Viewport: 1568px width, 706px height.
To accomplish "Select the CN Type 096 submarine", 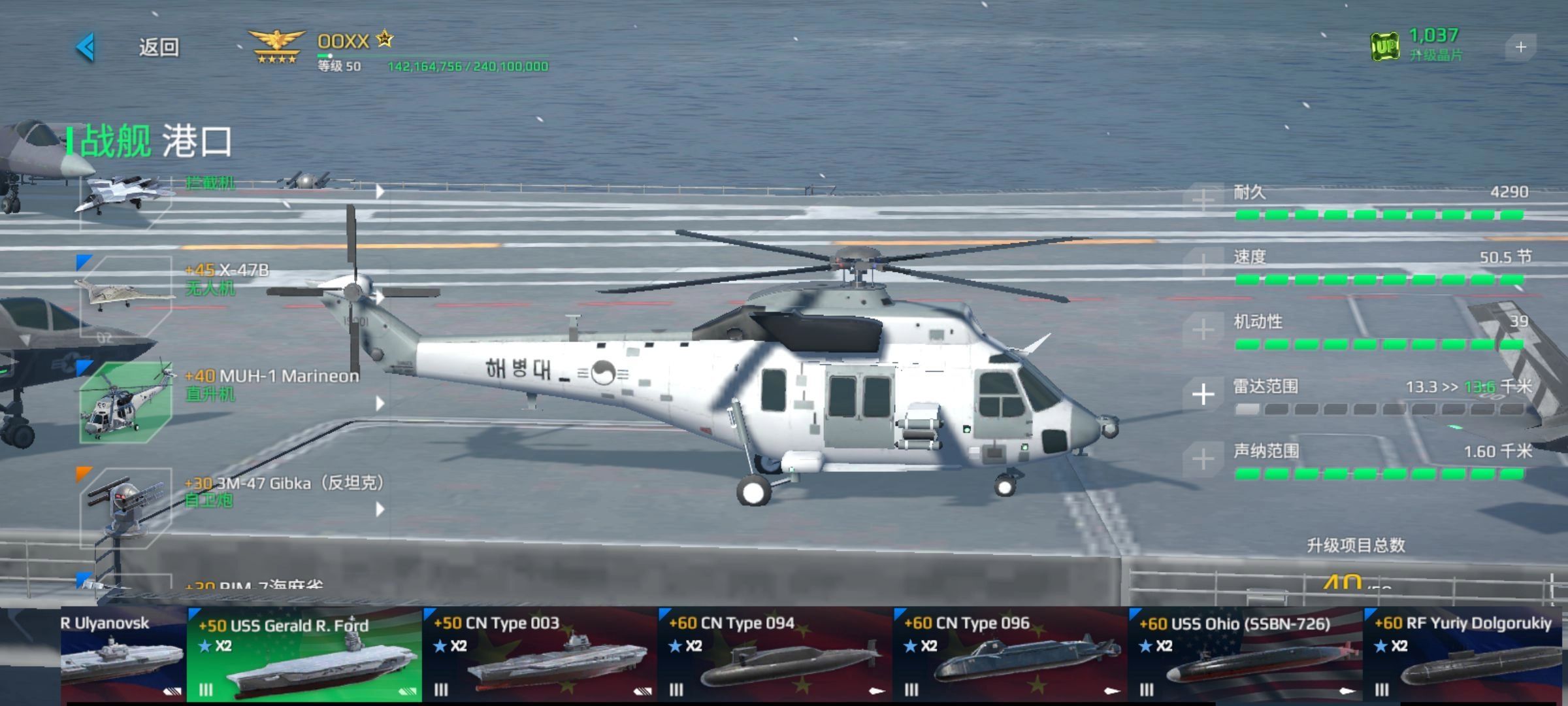I will pos(1010,655).
